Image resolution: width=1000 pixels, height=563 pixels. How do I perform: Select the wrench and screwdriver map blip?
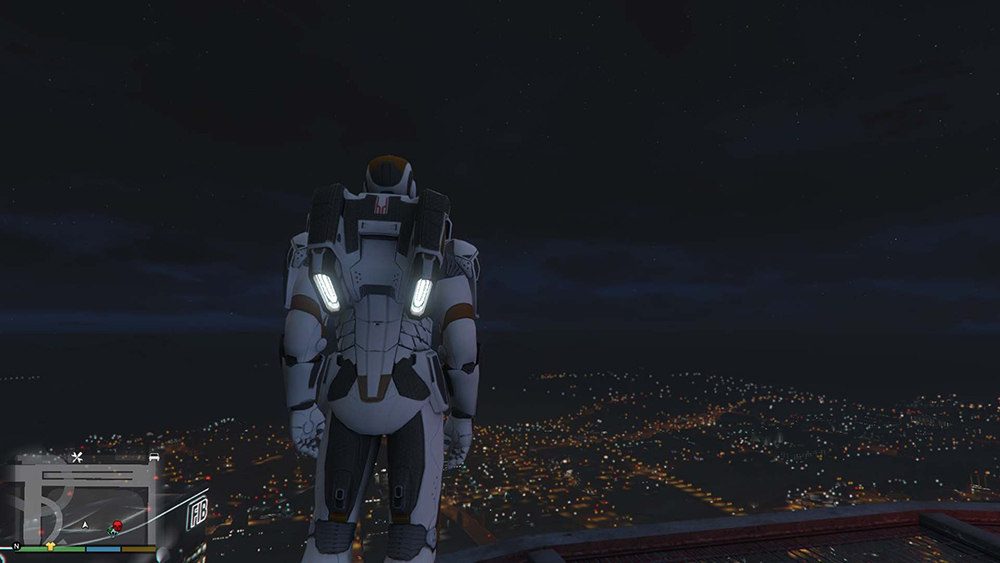click(x=78, y=458)
